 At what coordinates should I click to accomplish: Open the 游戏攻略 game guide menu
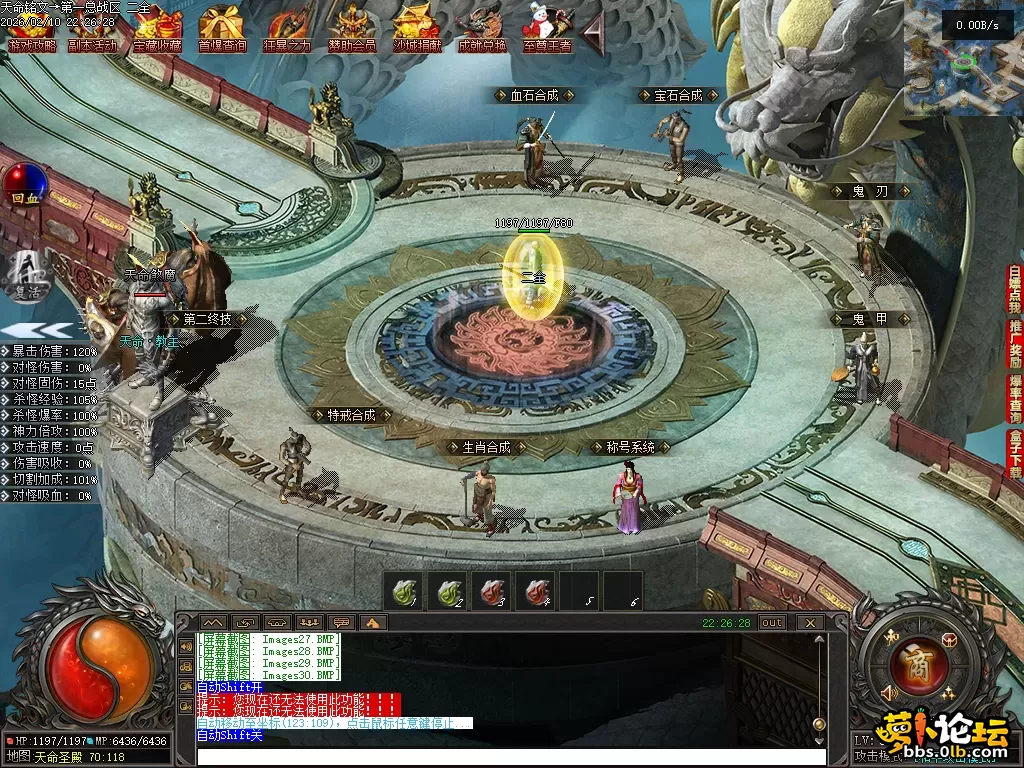[x=32, y=30]
